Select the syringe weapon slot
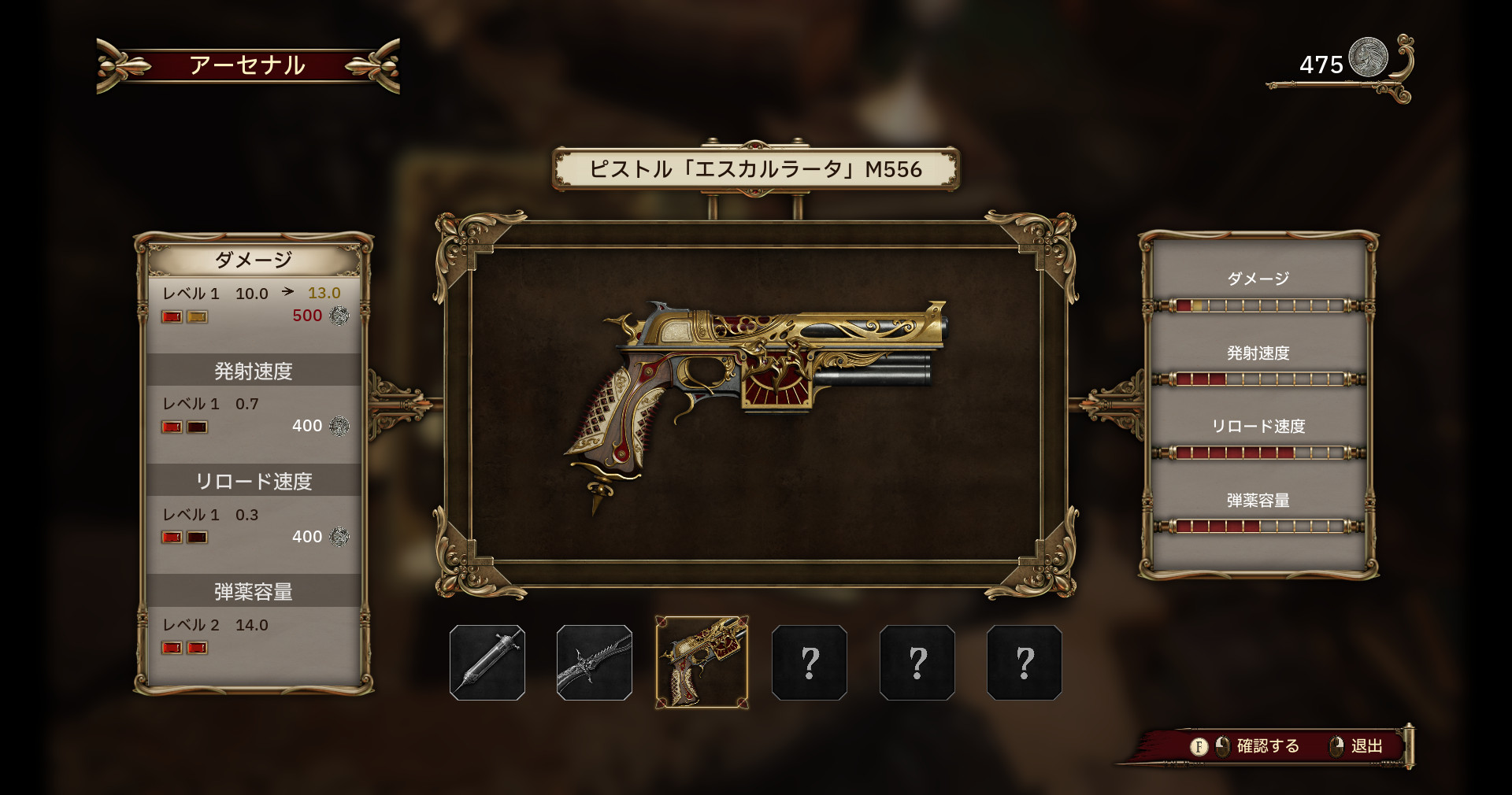 click(x=487, y=663)
